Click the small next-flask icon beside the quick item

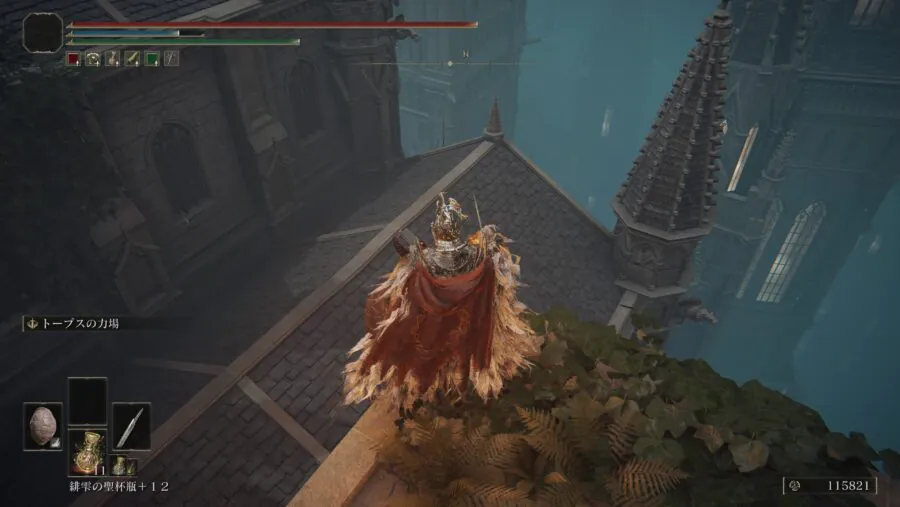click(118, 464)
